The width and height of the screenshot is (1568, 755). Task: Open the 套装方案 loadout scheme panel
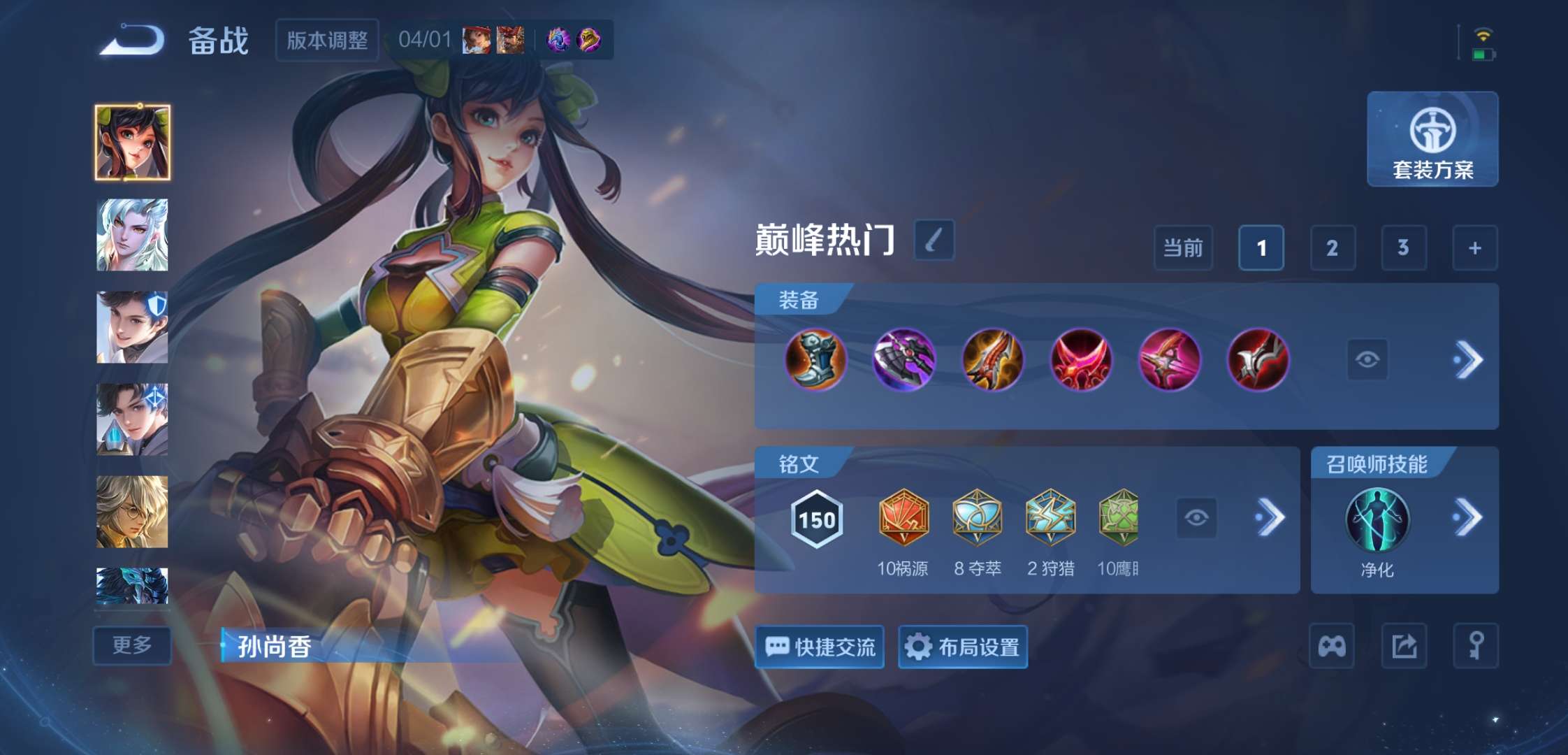pos(1432,140)
